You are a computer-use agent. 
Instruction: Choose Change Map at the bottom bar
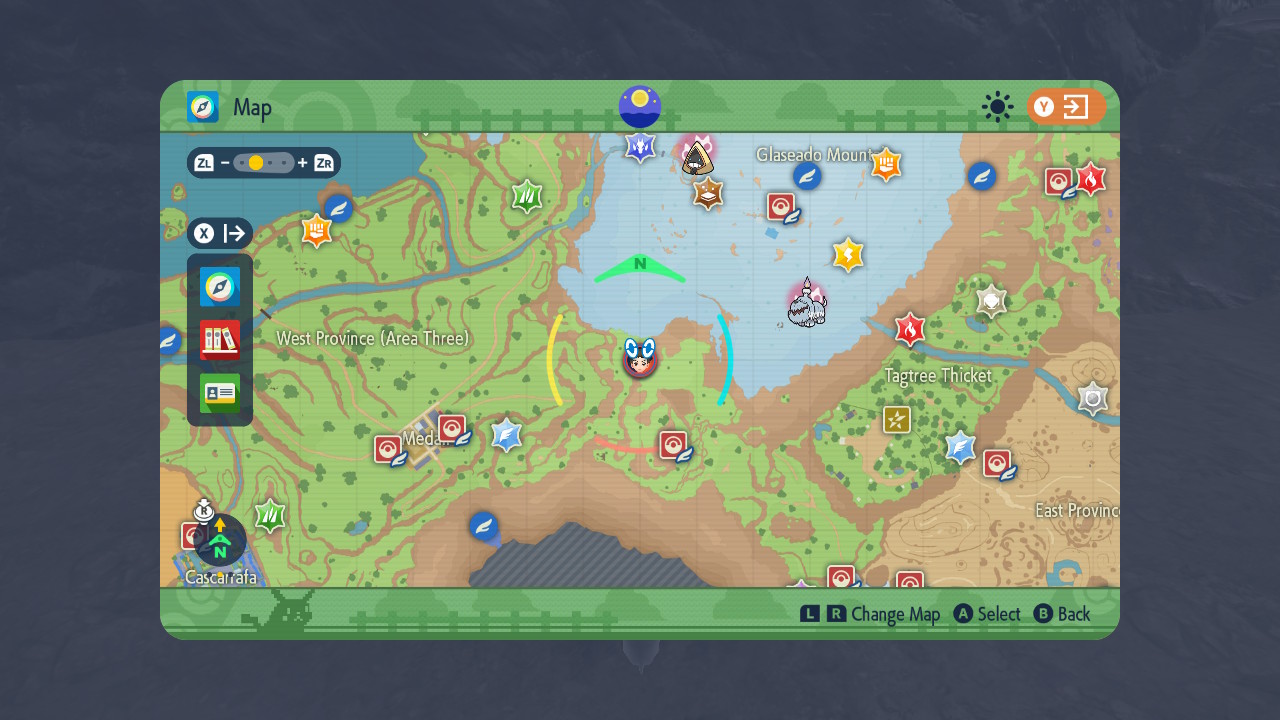click(x=898, y=614)
